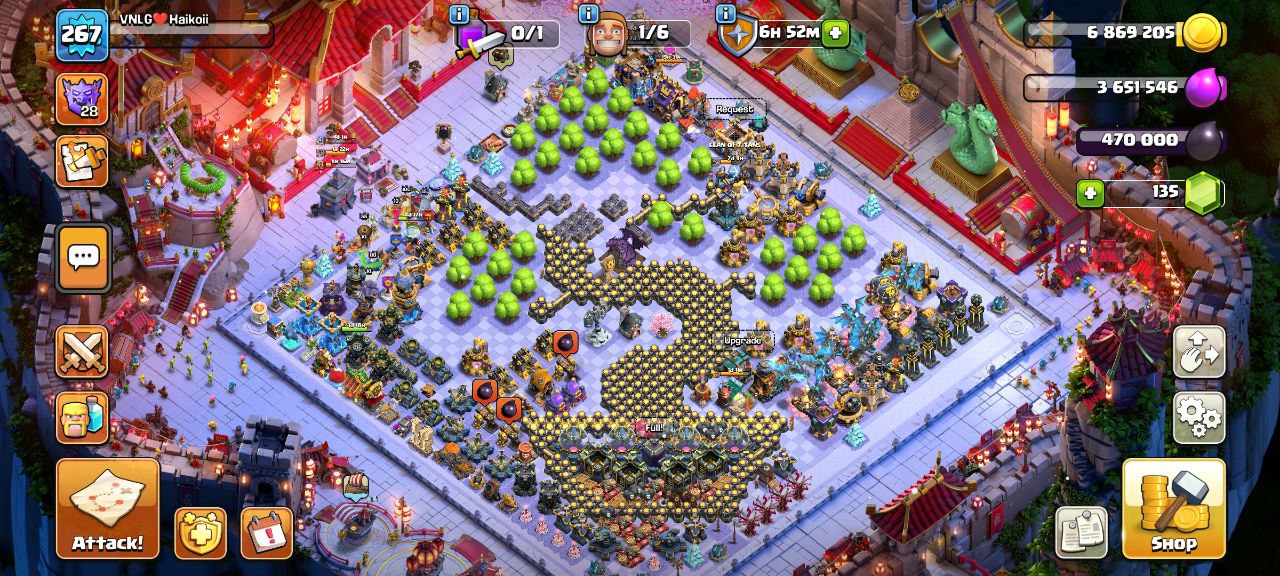Open the builder and potion menu
The width and height of the screenshot is (1280, 576).
[x=82, y=414]
